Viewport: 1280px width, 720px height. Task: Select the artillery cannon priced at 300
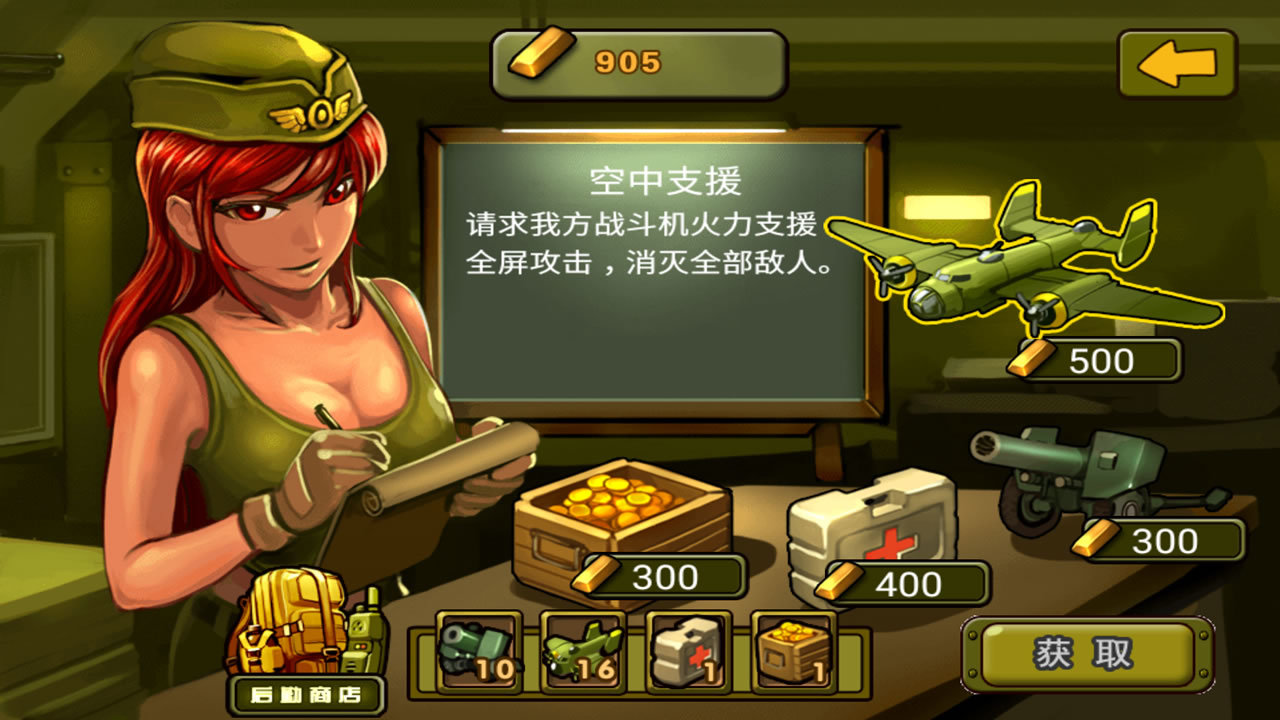(x=1085, y=470)
